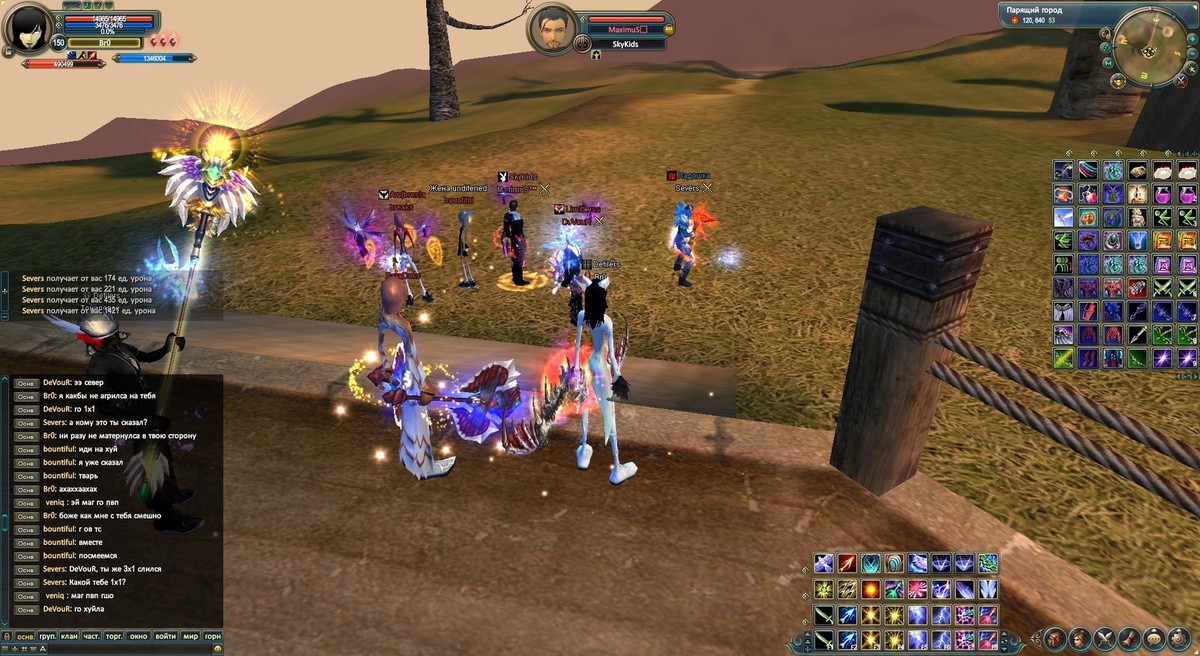
Task: Open the crossed swords skills menu
Action: [1105, 638]
